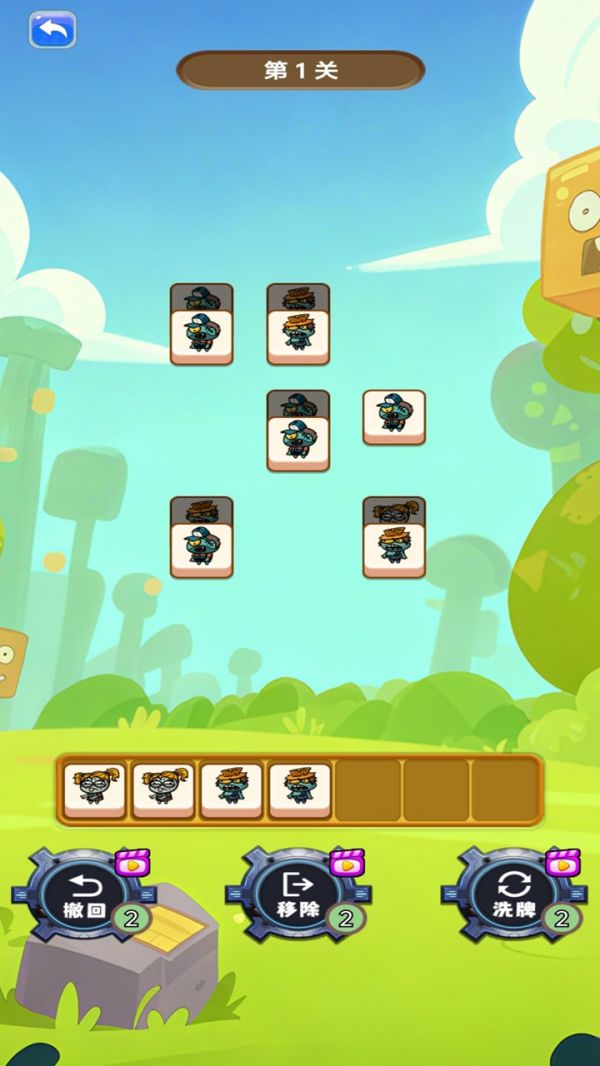
Task: Go back using the blue arrow button
Action: coord(52,30)
